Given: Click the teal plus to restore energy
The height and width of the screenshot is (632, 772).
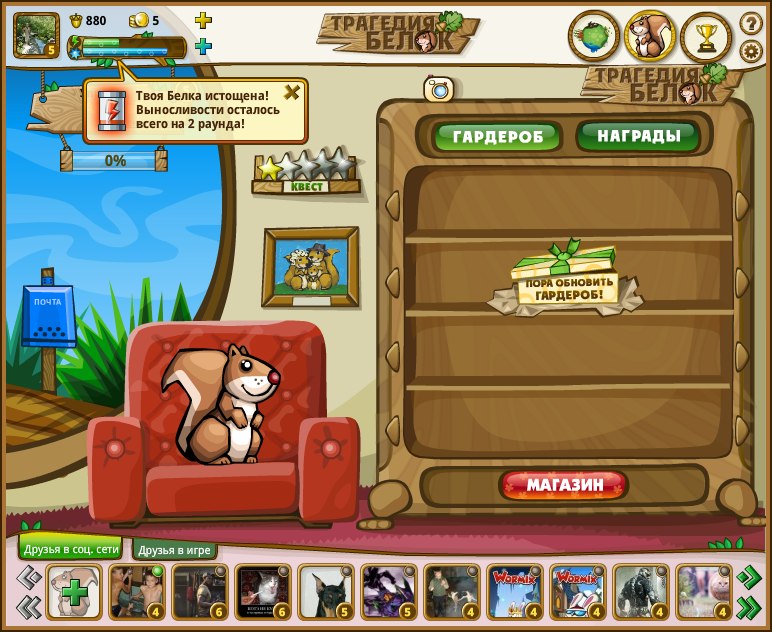Looking at the screenshot, I should click(x=203, y=46).
